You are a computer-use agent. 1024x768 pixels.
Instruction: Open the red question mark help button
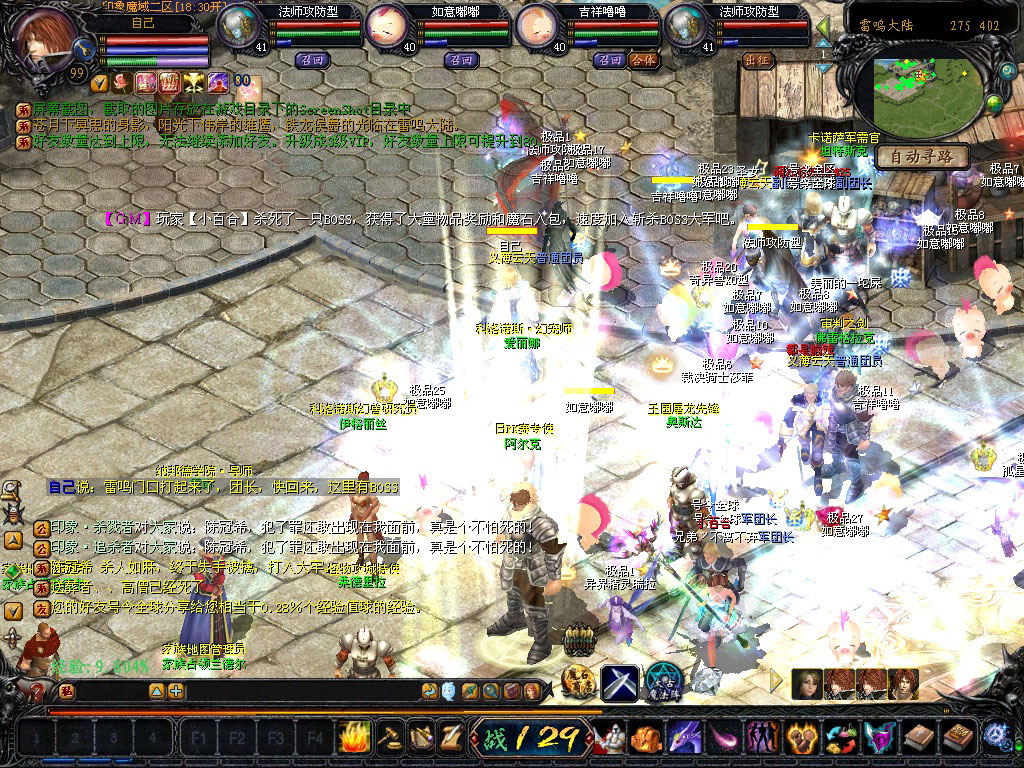(x=37, y=691)
